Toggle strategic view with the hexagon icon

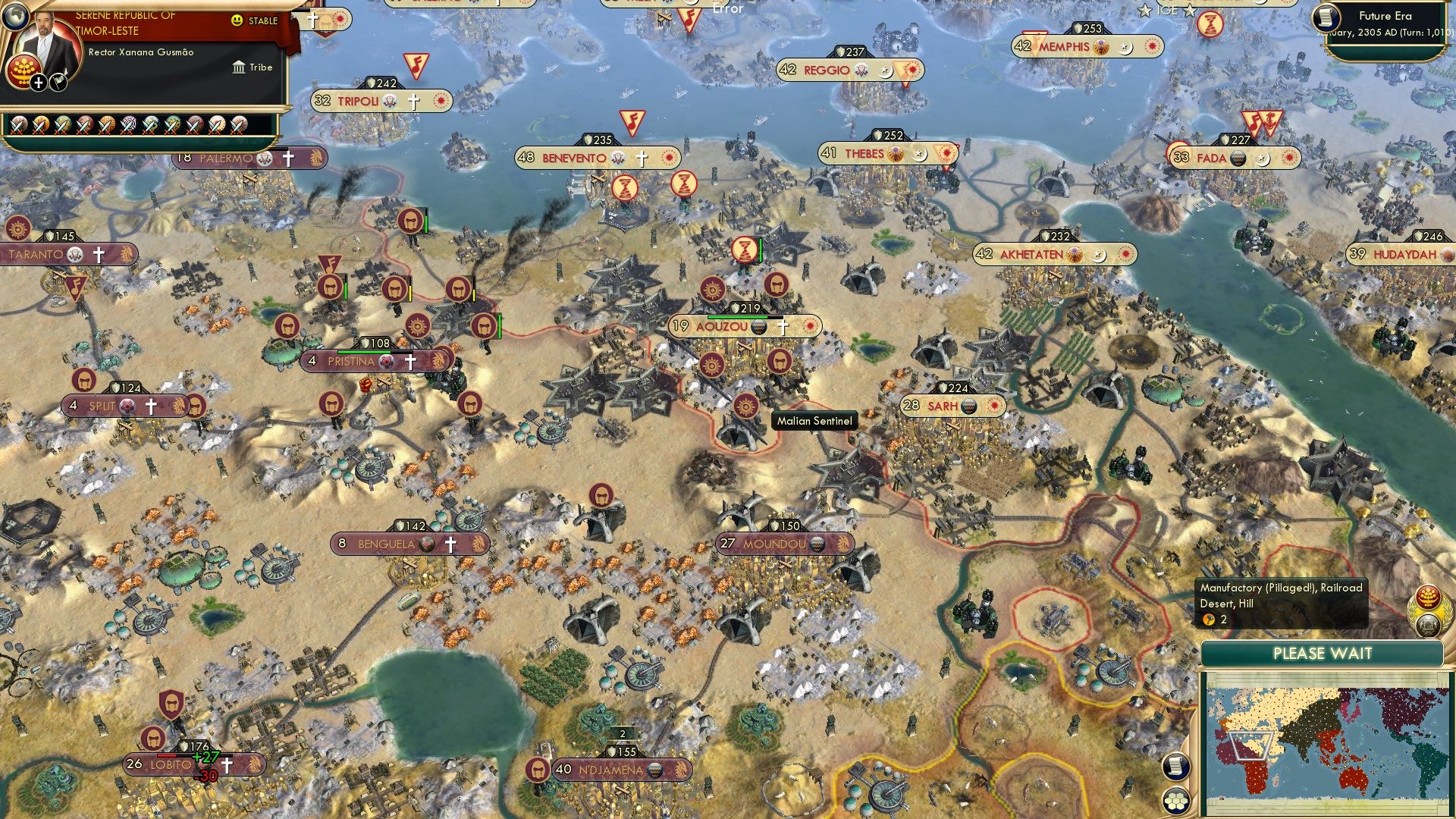pyautogui.click(x=1177, y=800)
